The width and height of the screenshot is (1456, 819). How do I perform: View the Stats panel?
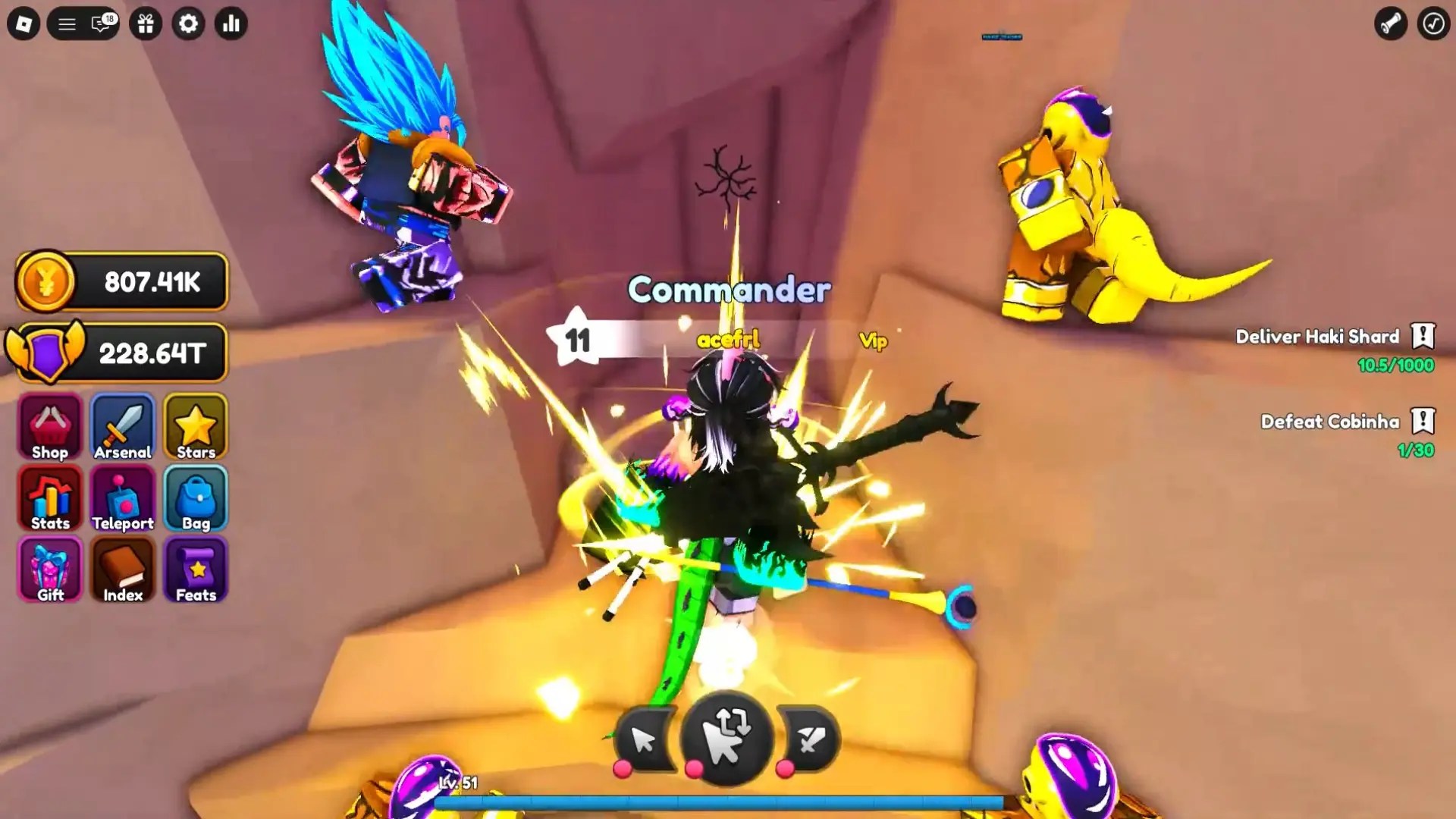pos(49,498)
